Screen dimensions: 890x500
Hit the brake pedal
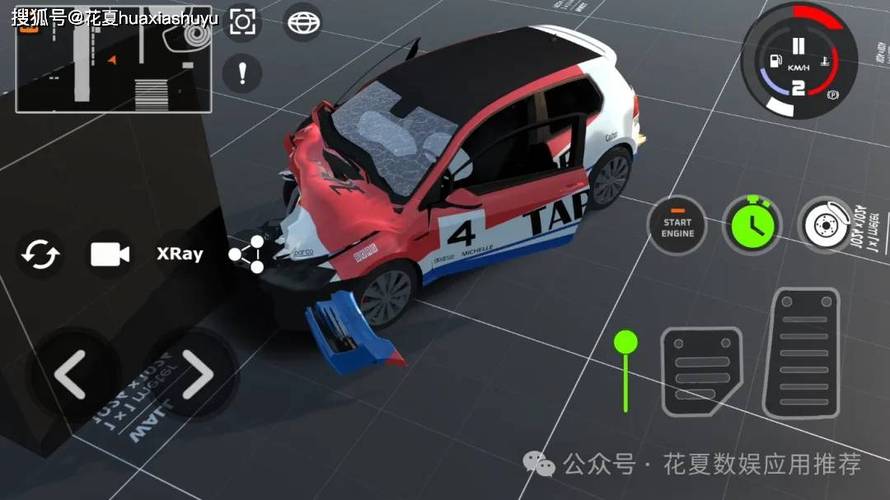coord(701,370)
